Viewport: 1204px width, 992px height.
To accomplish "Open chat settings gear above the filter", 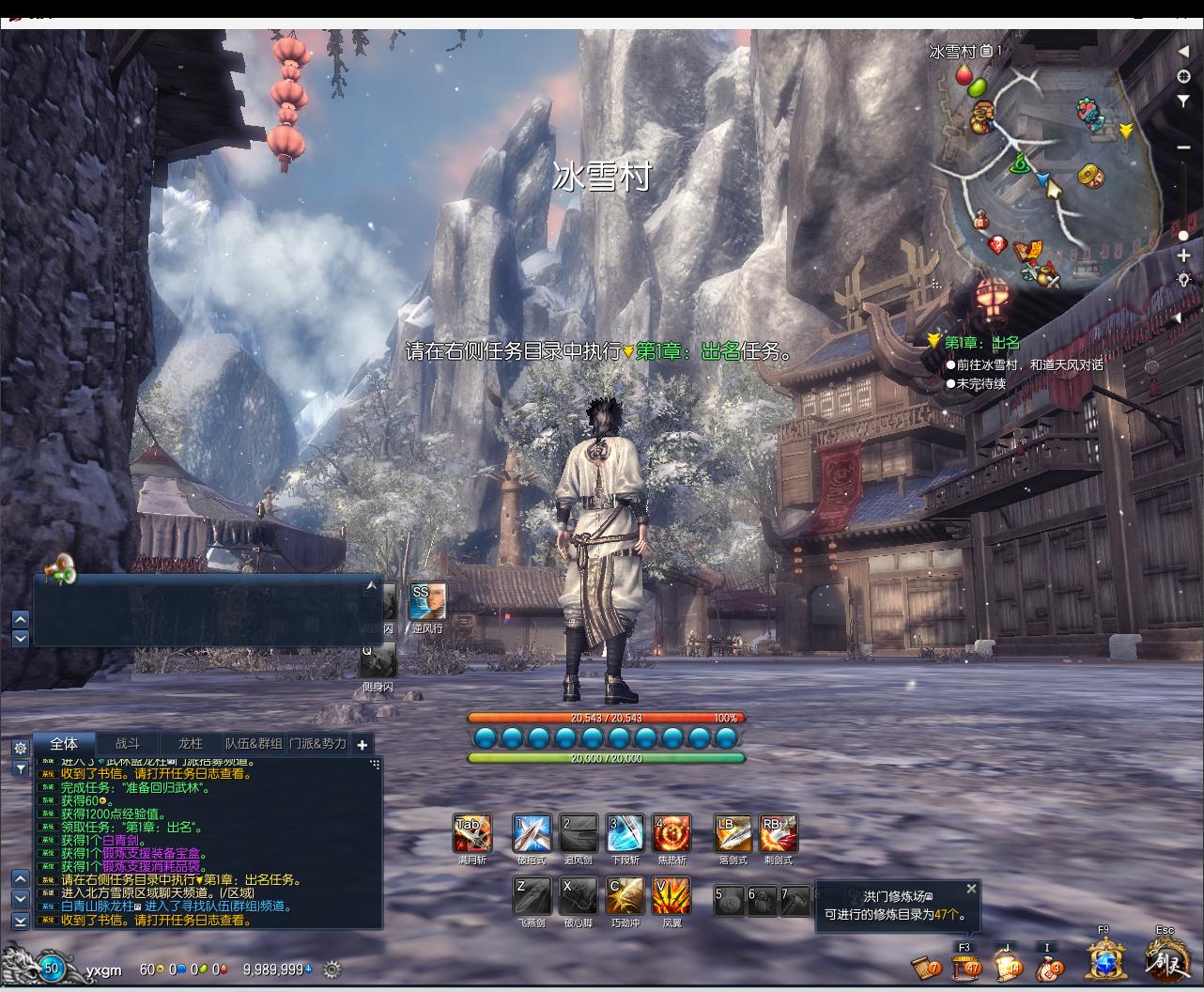I will click(x=21, y=748).
